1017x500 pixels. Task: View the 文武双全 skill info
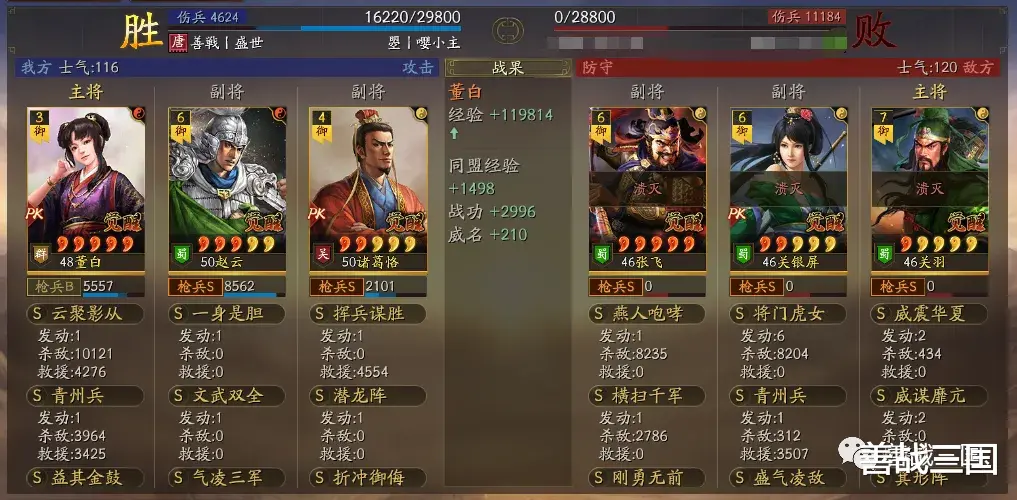tap(226, 396)
